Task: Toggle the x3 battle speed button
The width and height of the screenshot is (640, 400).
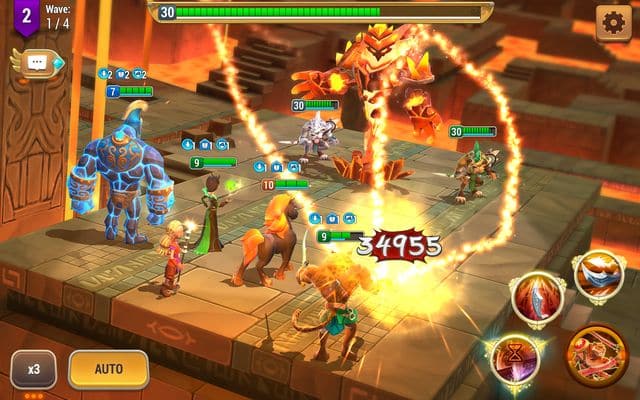Action: [x=34, y=369]
